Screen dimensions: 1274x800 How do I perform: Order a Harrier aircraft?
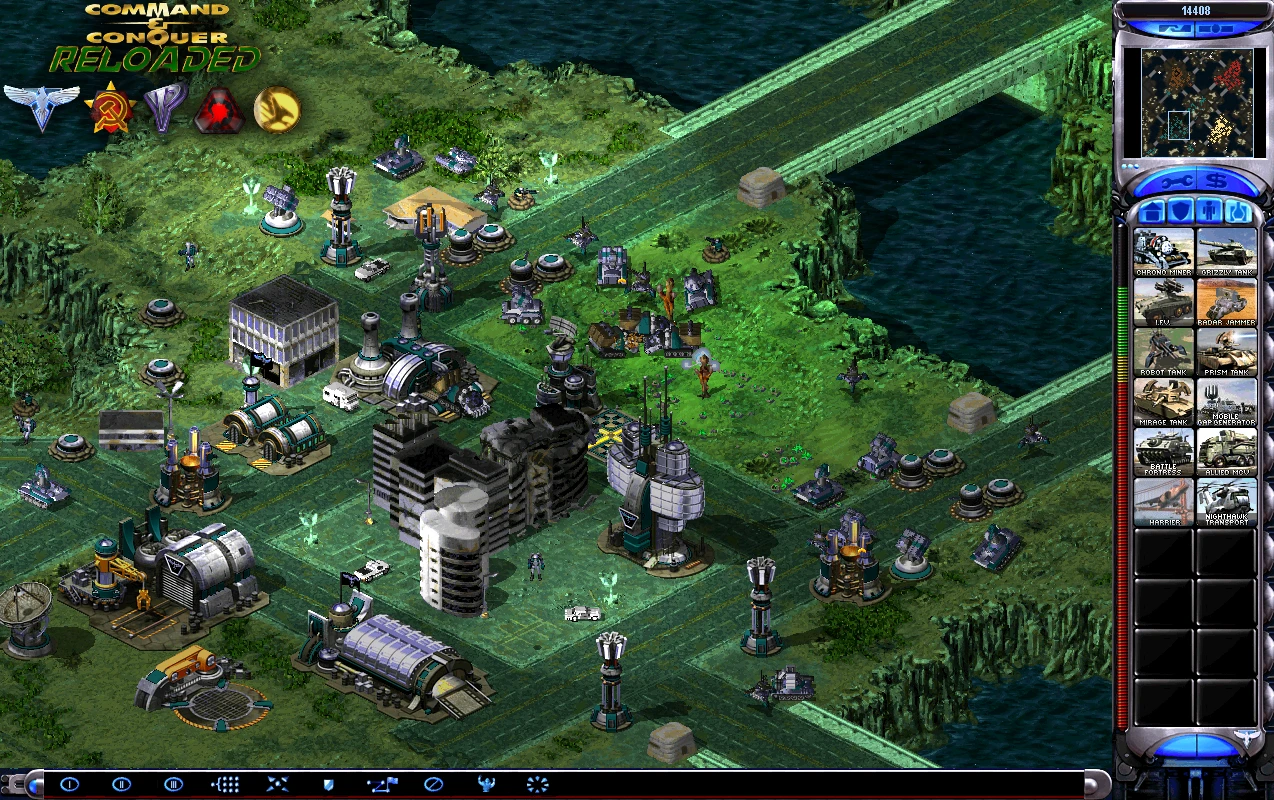point(1163,502)
